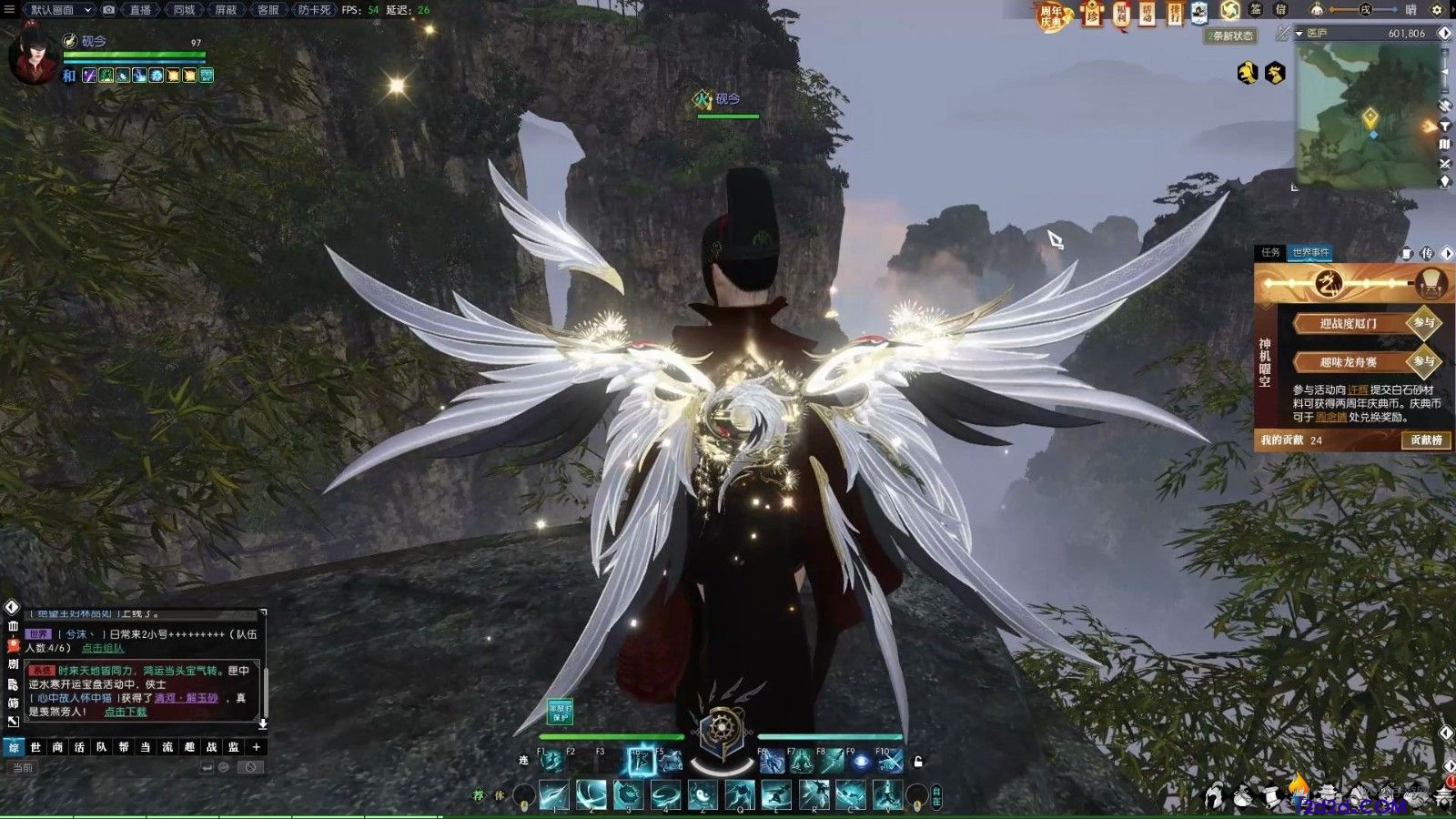Switch to the 任务 quest tab
The height and width of the screenshot is (819, 1456).
[x=1270, y=252]
